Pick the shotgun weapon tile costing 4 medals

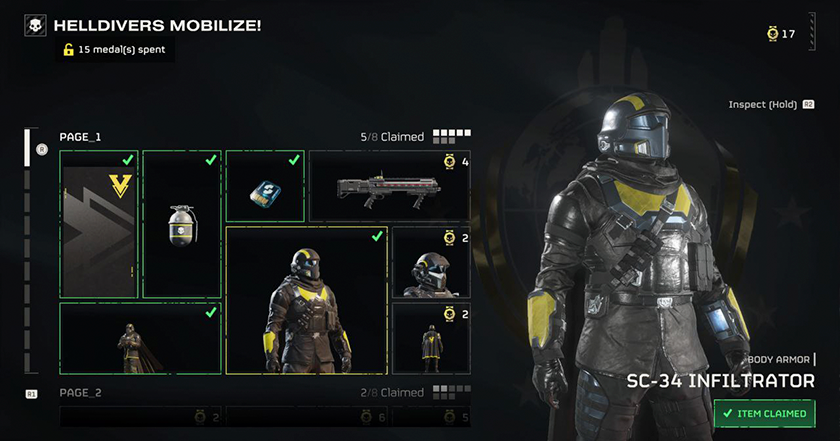coord(389,186)
